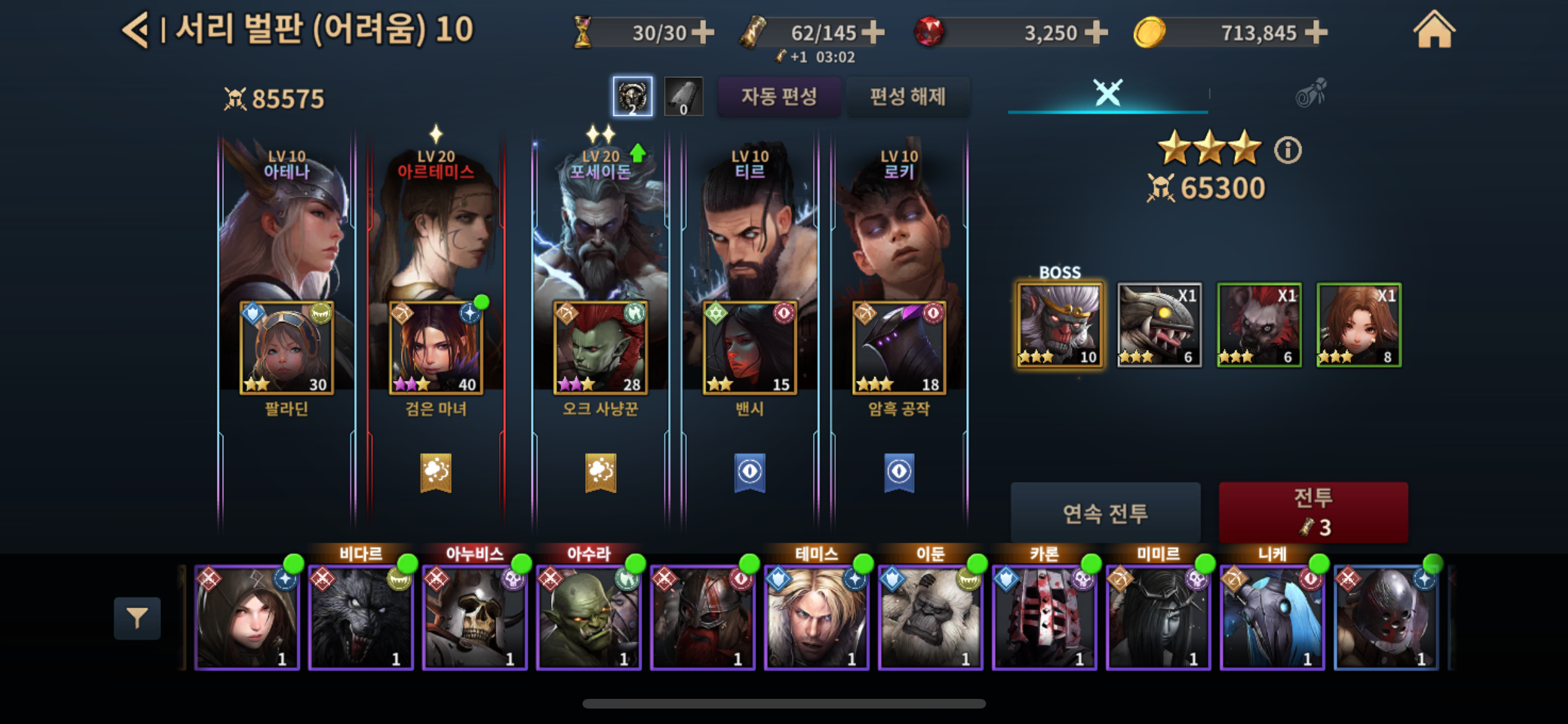Go back from the stage screen
The image size is (1568, 724).
(135, 30)
